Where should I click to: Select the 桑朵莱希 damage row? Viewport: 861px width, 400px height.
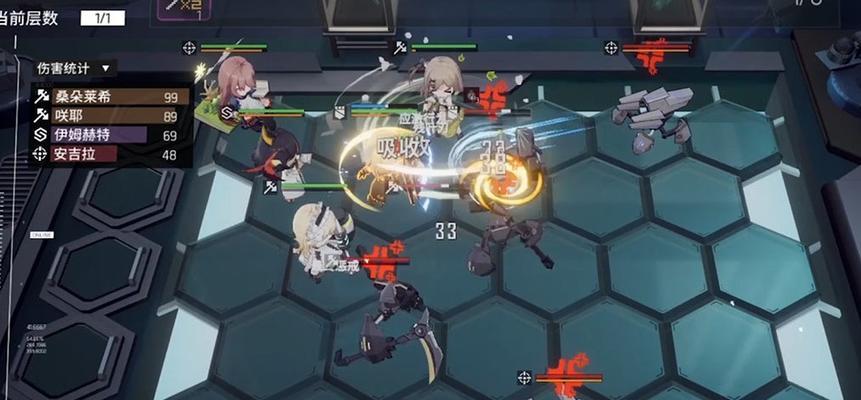tap(110, 97)
